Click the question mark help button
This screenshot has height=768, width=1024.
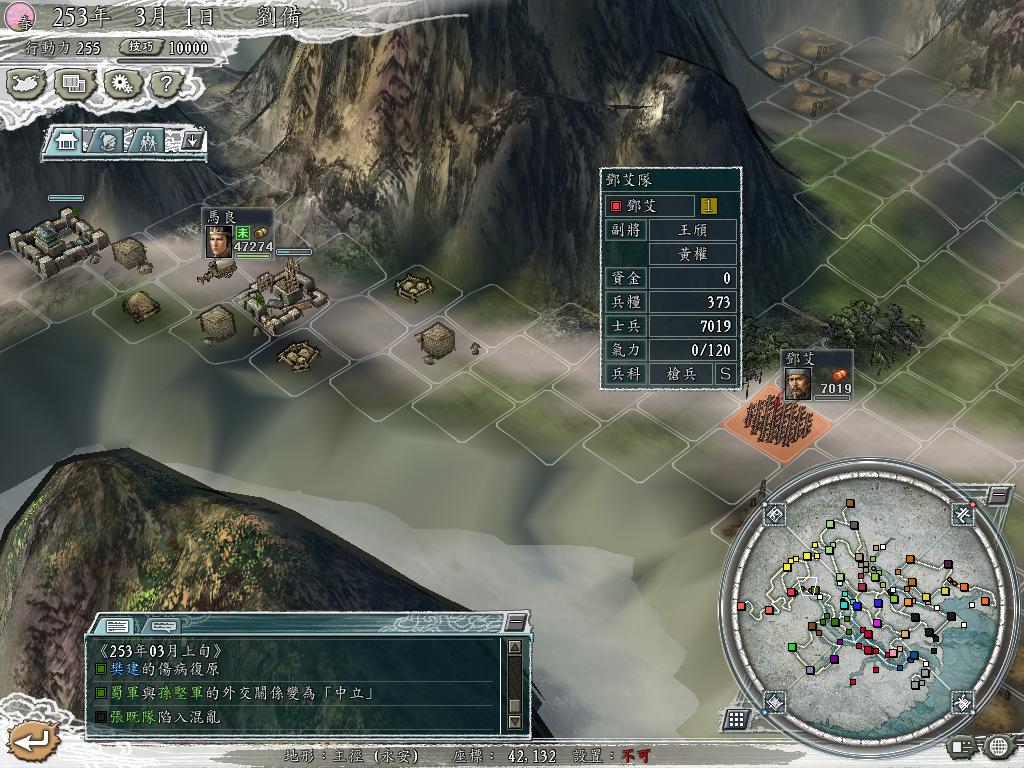pos(166,84)
